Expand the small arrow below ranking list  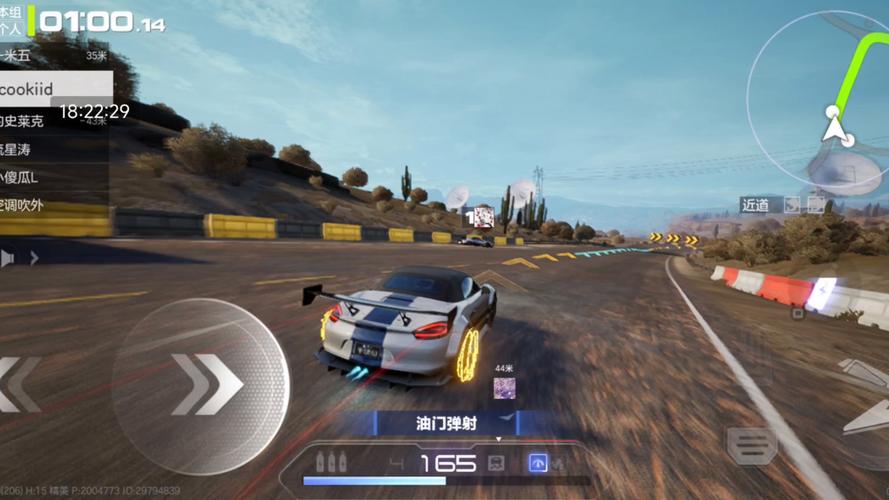tap(34, 258)
